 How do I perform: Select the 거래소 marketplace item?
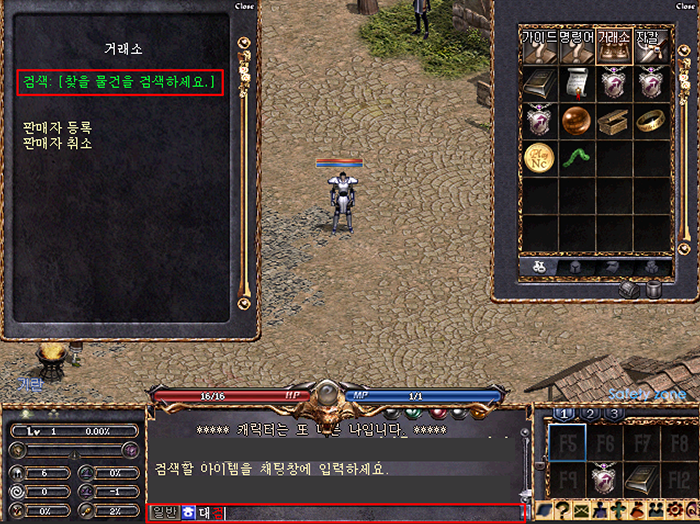point(612,48)
